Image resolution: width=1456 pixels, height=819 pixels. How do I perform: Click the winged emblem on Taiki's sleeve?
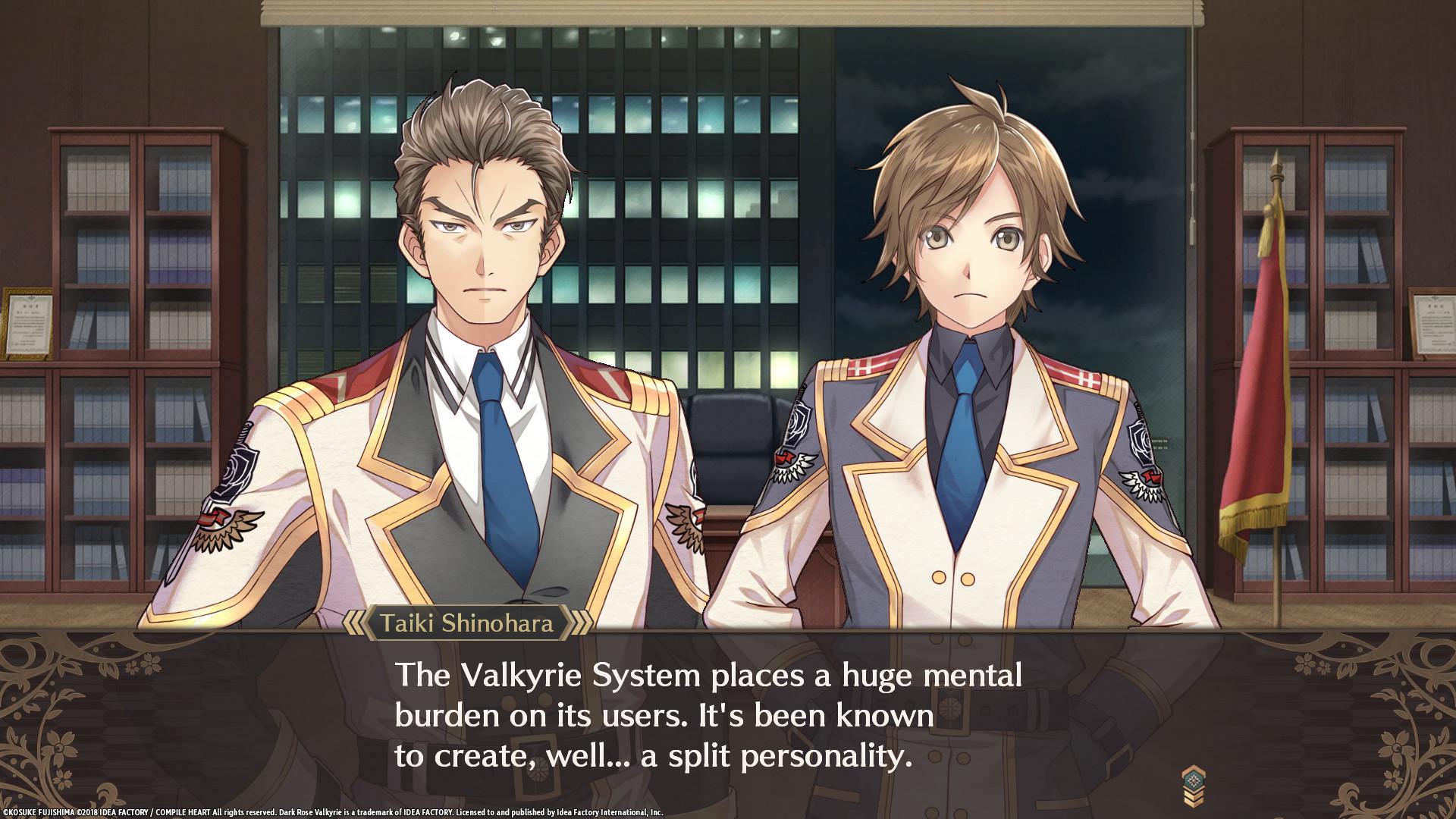[x=227, y=524]
